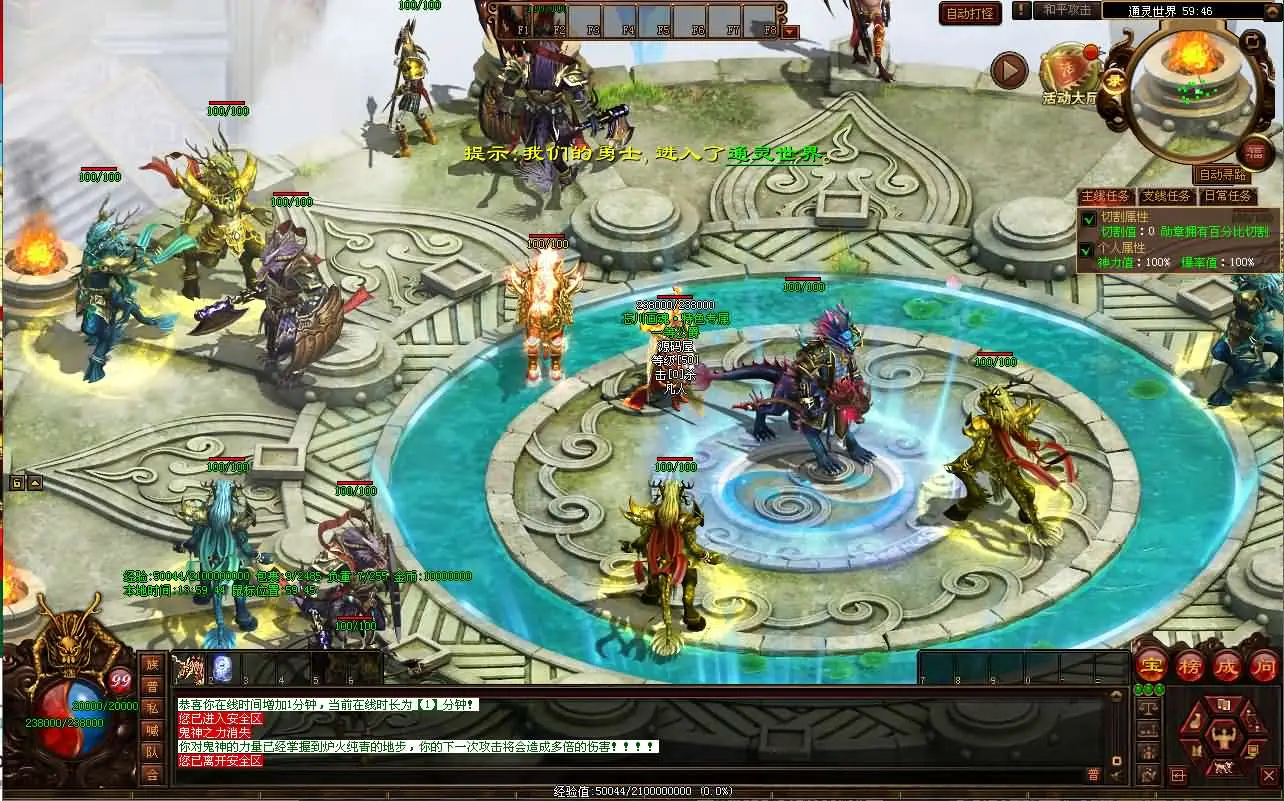Toggle the 切割属性 checkbox
1284x801 pixels.
(1088, 219)
